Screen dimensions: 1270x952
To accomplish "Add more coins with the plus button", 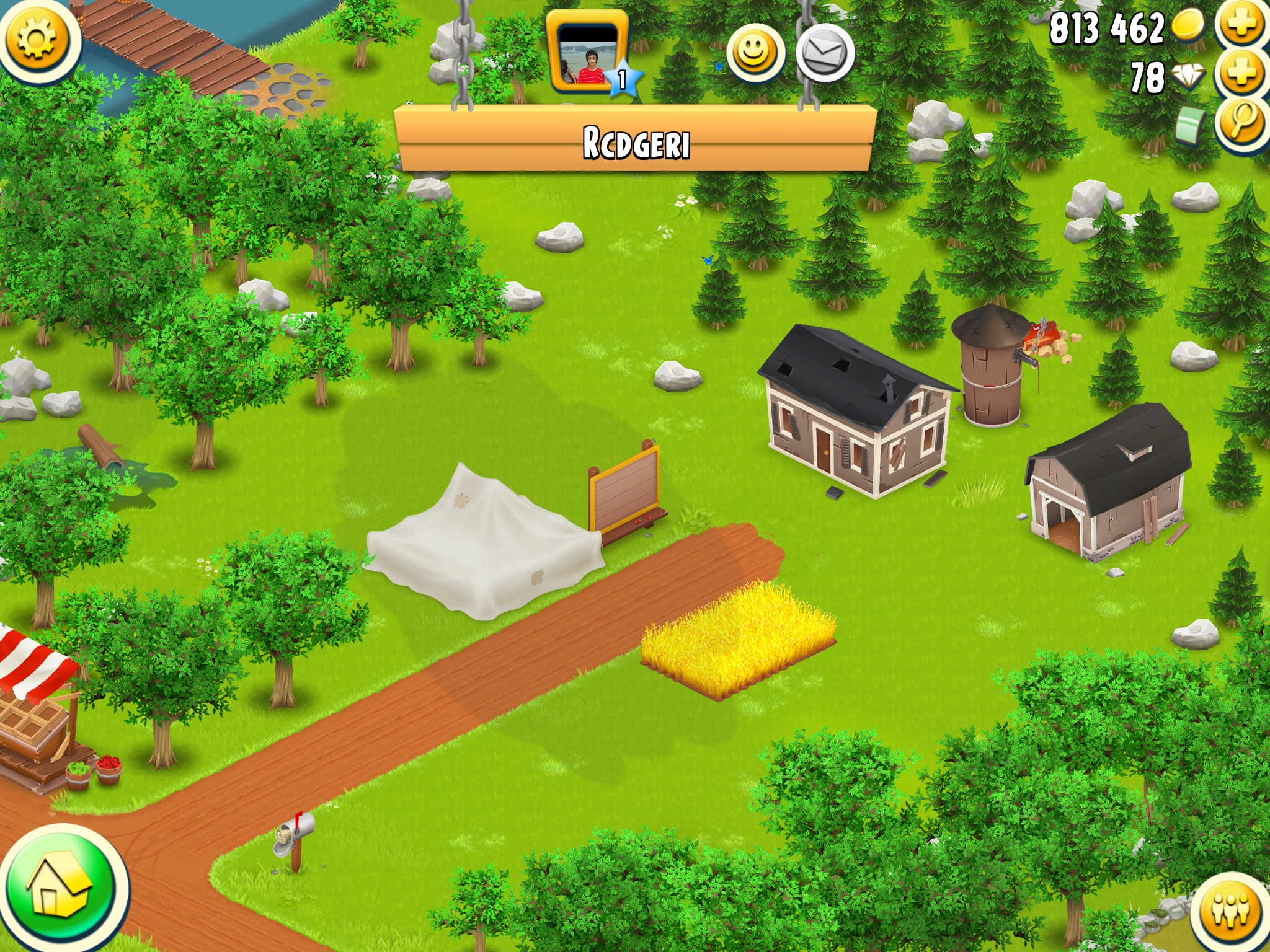I will click(1240, 25).
